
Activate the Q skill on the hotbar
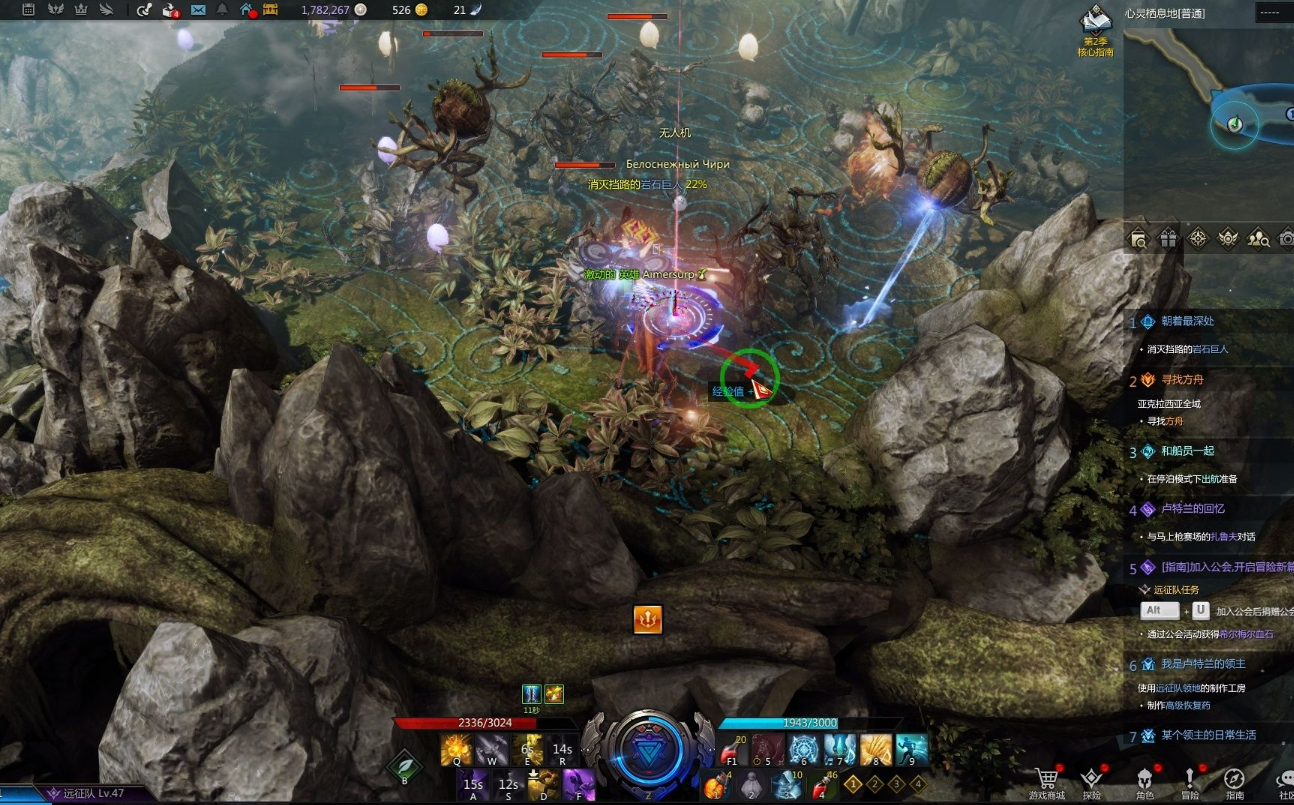457,749
